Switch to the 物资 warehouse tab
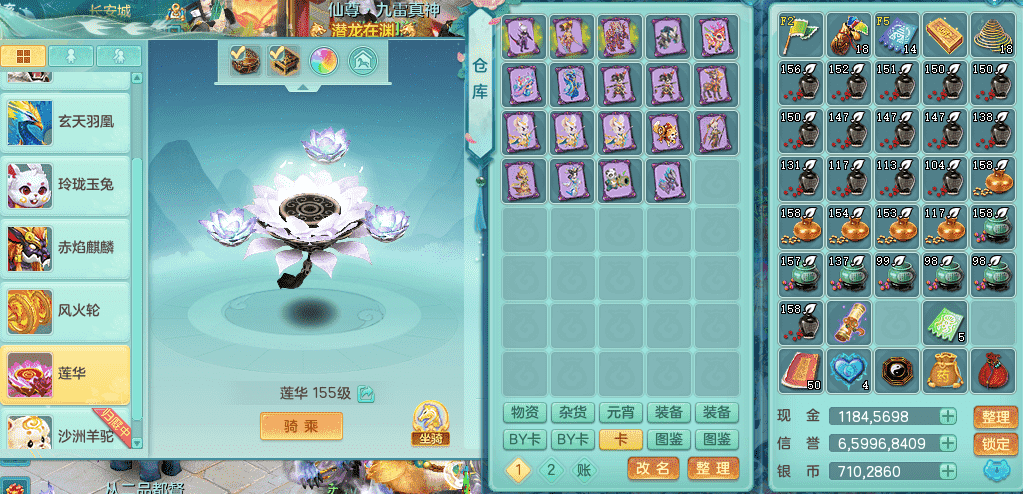The width and height of the screenshot is (1023, 494). tap(524, 412)
